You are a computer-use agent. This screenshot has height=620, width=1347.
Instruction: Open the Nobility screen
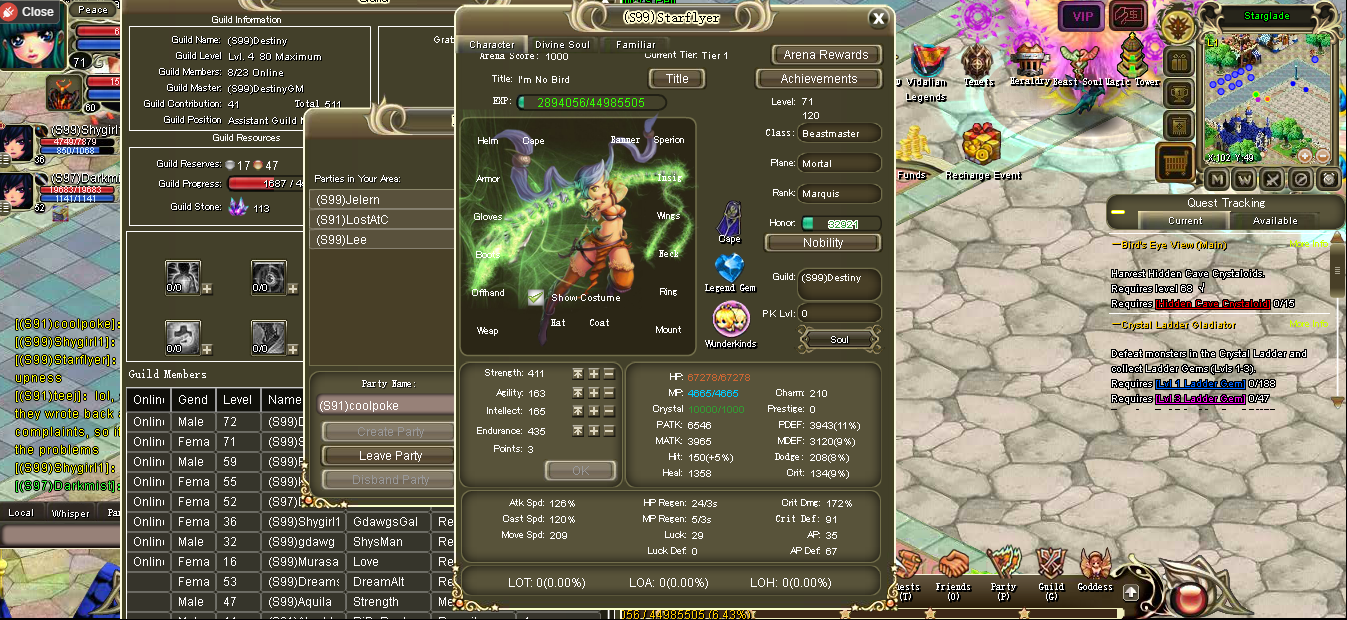click(823, 243)
